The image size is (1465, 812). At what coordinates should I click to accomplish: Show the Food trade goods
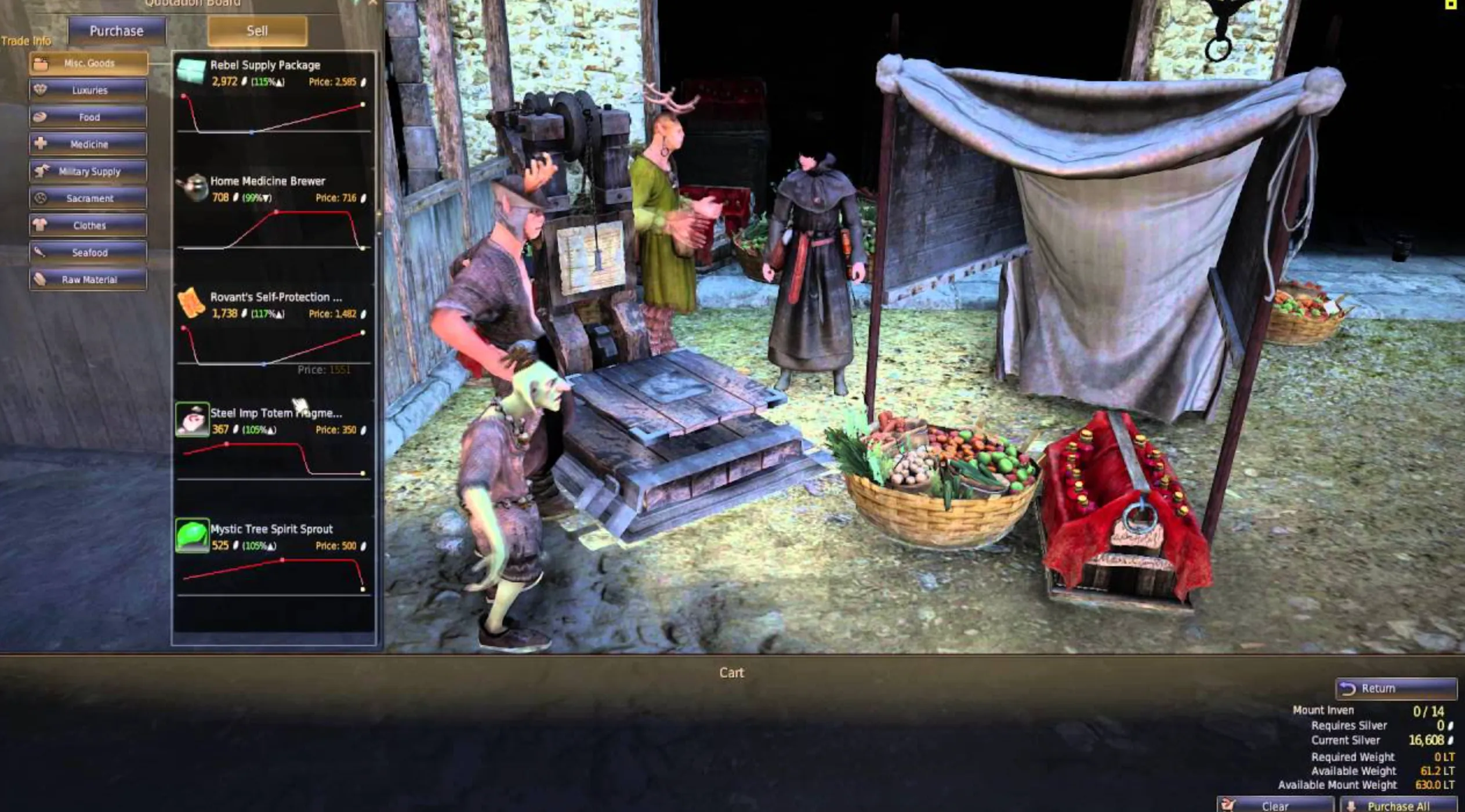pyautogui.click(x=89, y=117)
